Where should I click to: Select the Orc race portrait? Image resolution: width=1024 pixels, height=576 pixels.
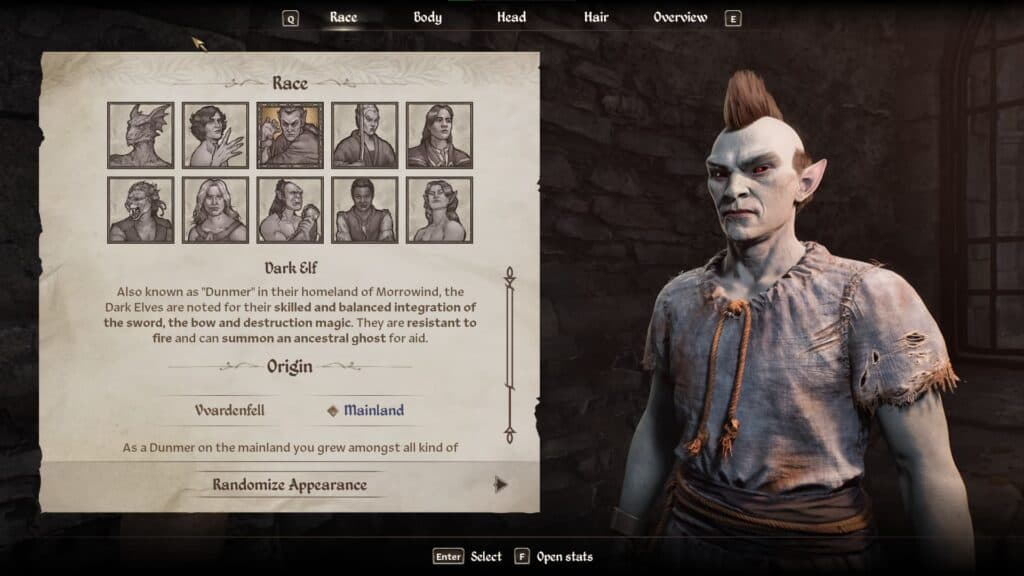point(290,210)
